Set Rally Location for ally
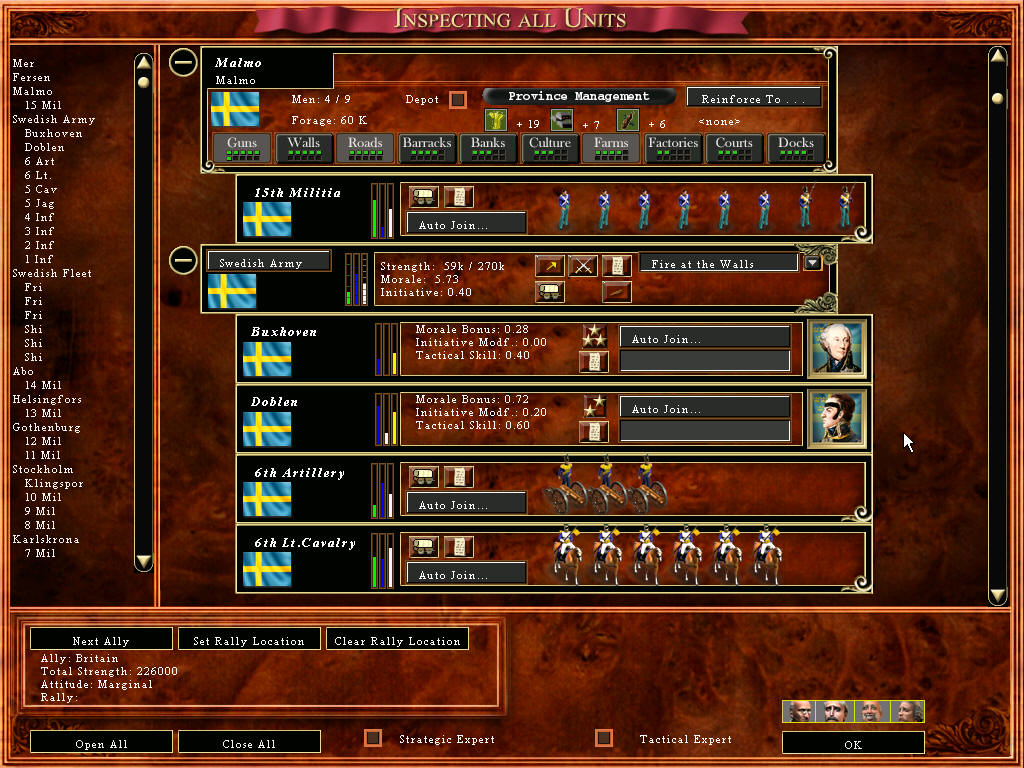The width and height of the screenshot is (1024, 768). (x=249, y=640)
